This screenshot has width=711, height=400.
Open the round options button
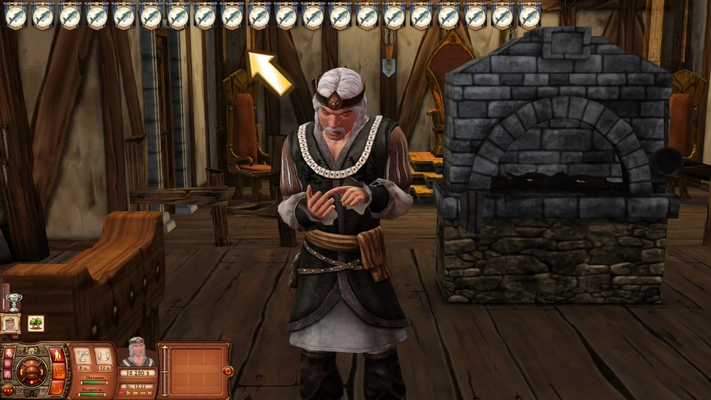coord(9,389)
